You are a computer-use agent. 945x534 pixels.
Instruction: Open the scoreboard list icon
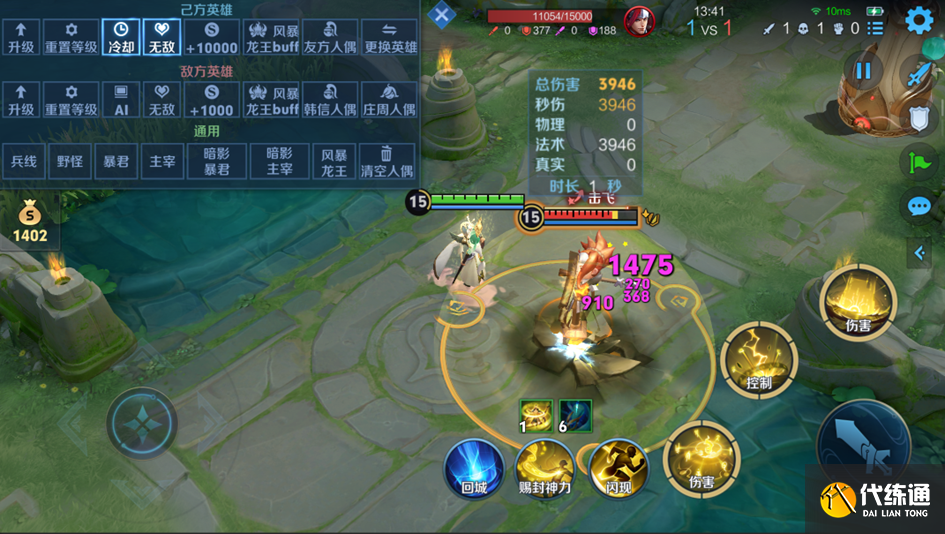click(876, 28)
